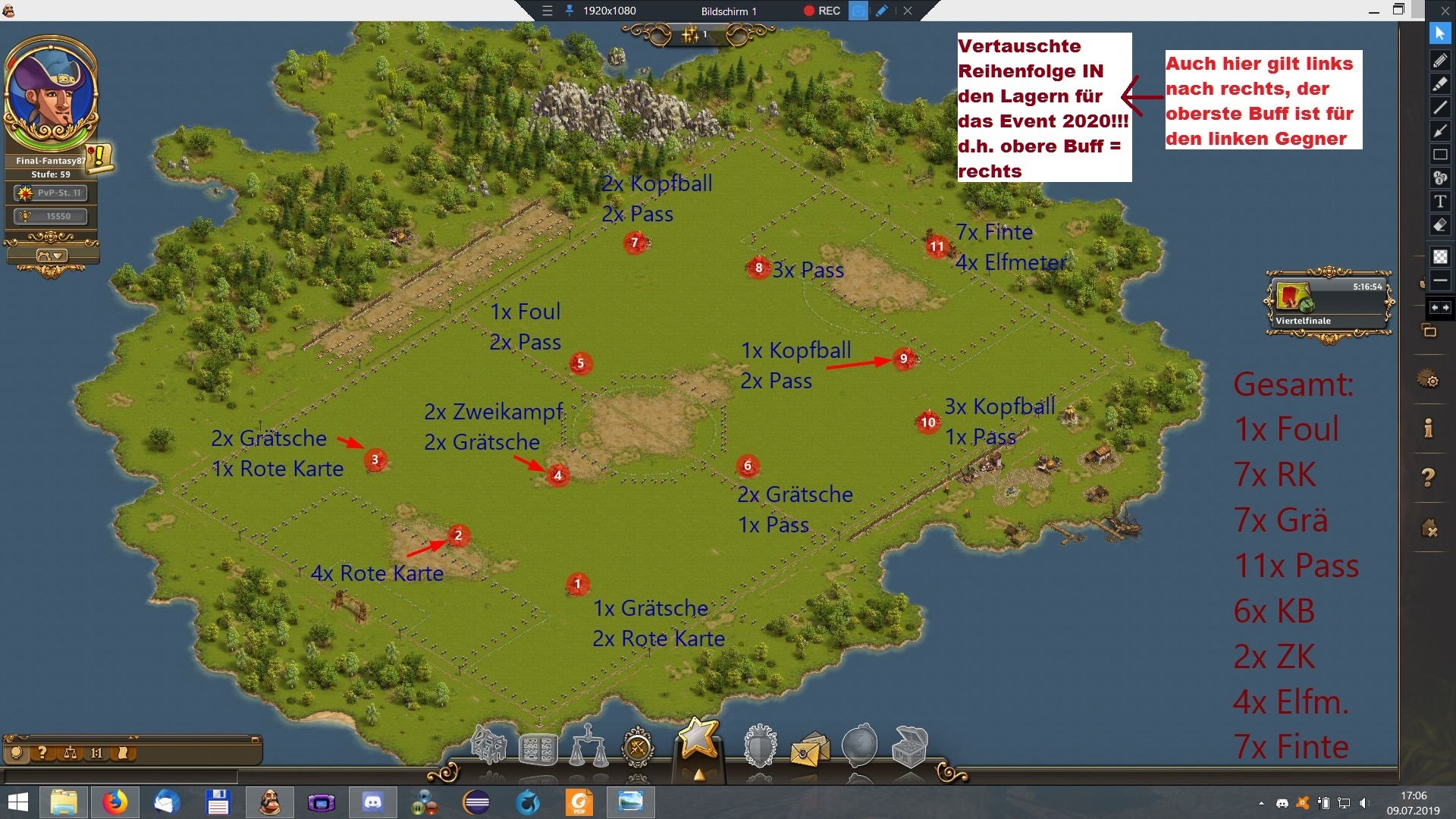Switch to the trade scales chat tab
Screen dimensions: 1456x819
70,753
